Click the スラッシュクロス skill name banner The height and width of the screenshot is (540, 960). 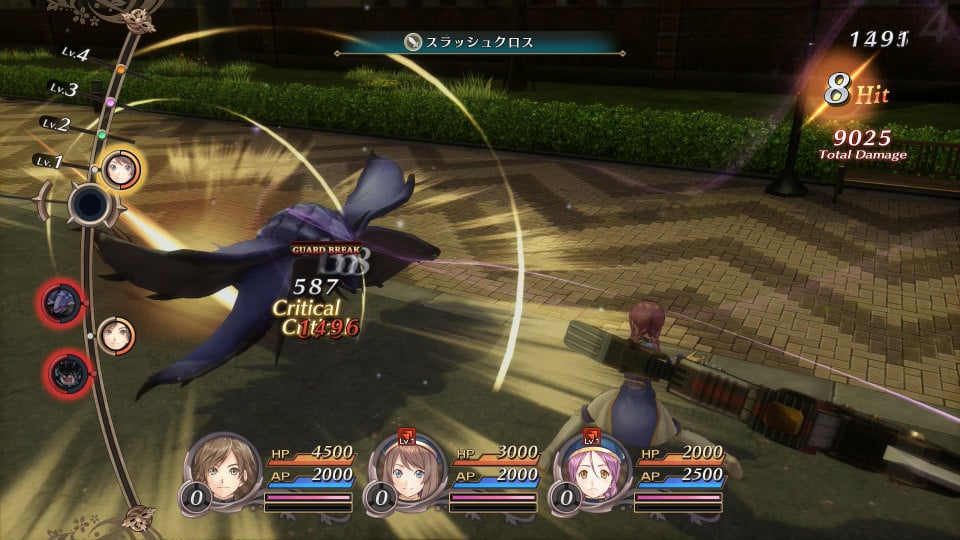[x=480, y=42]
